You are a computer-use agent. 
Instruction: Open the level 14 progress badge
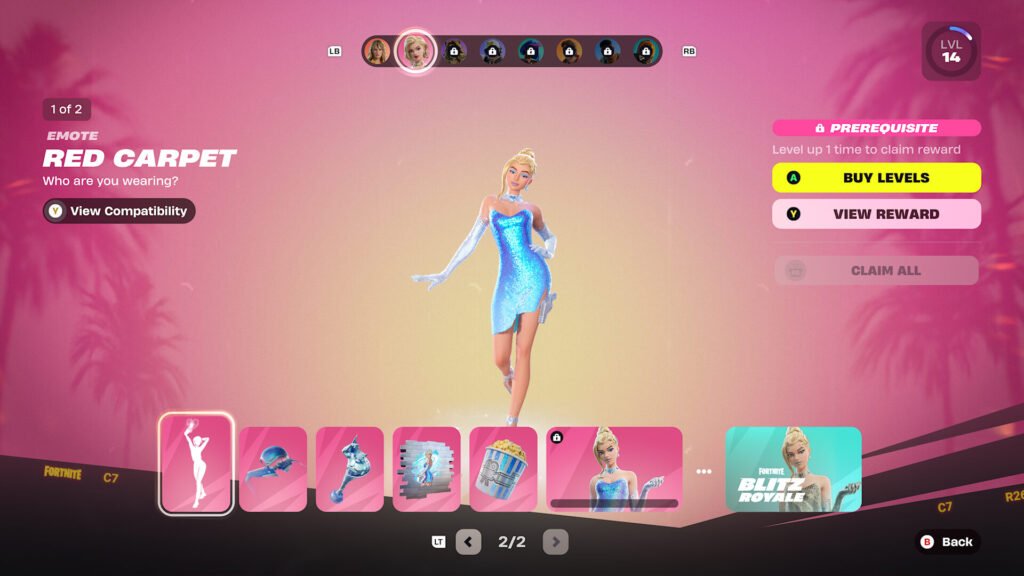click(x=950, y=52)
